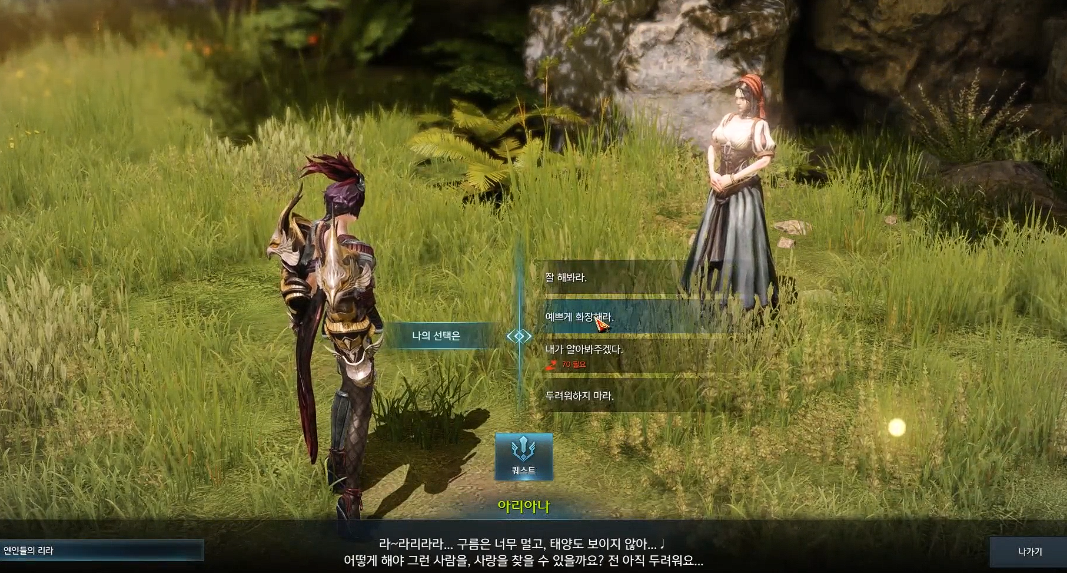
Task: Click the "나의 선택은" choice label
Action: [x=436, y=336]
